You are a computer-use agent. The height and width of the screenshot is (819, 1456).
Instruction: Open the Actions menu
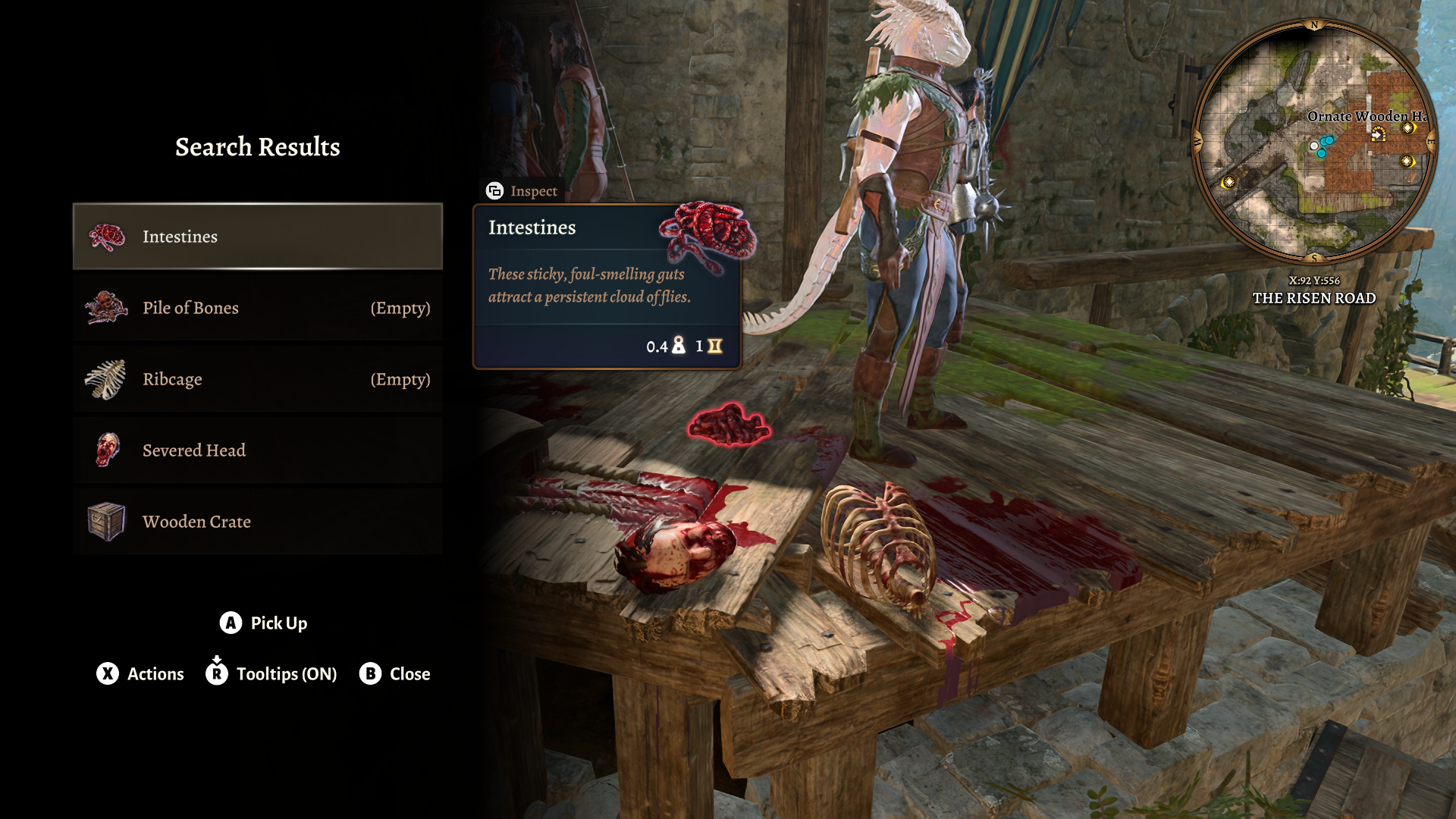coord(155,673)
